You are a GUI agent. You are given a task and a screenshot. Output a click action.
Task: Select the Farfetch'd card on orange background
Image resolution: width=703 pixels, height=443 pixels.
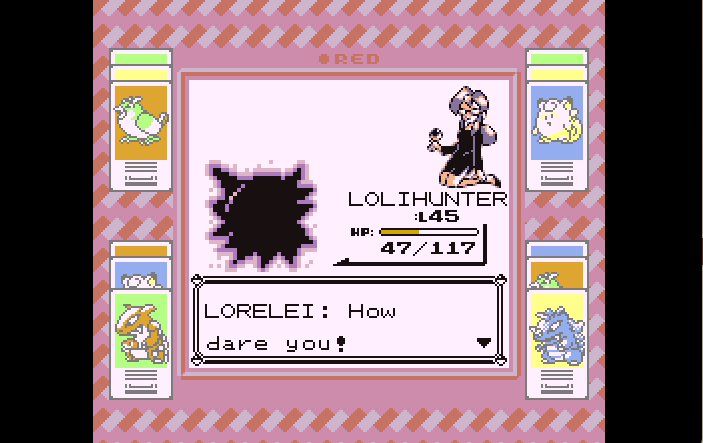[140, 121]
